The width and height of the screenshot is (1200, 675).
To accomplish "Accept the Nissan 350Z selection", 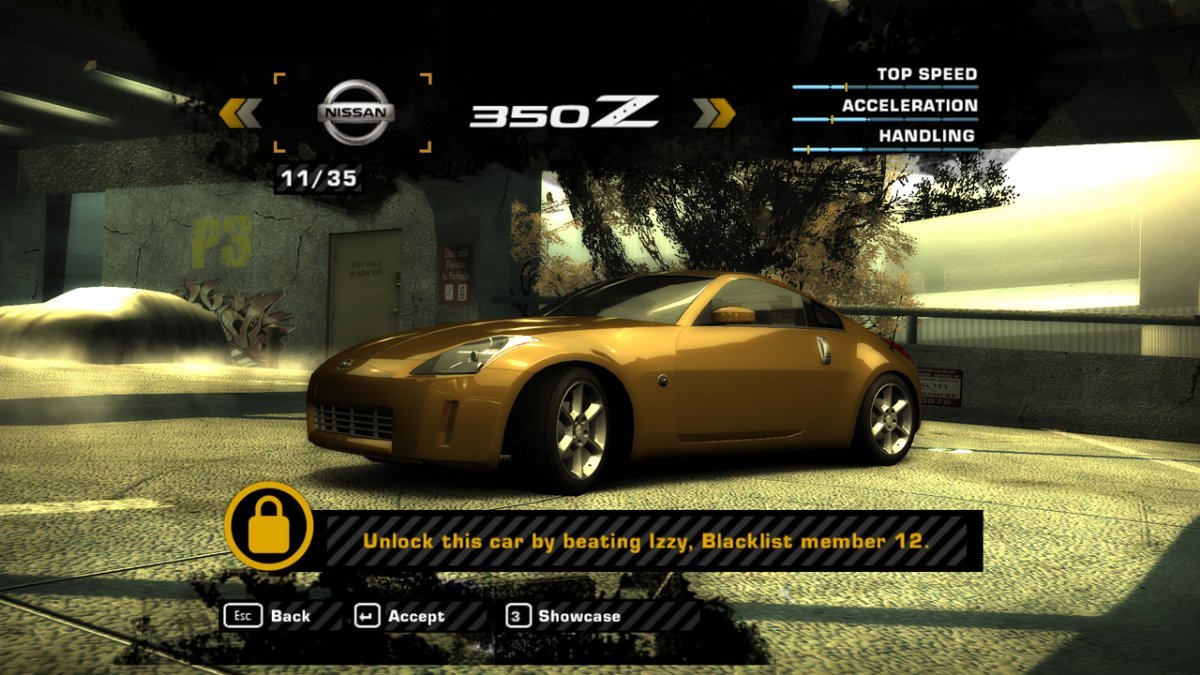I will tap(400, 616).
